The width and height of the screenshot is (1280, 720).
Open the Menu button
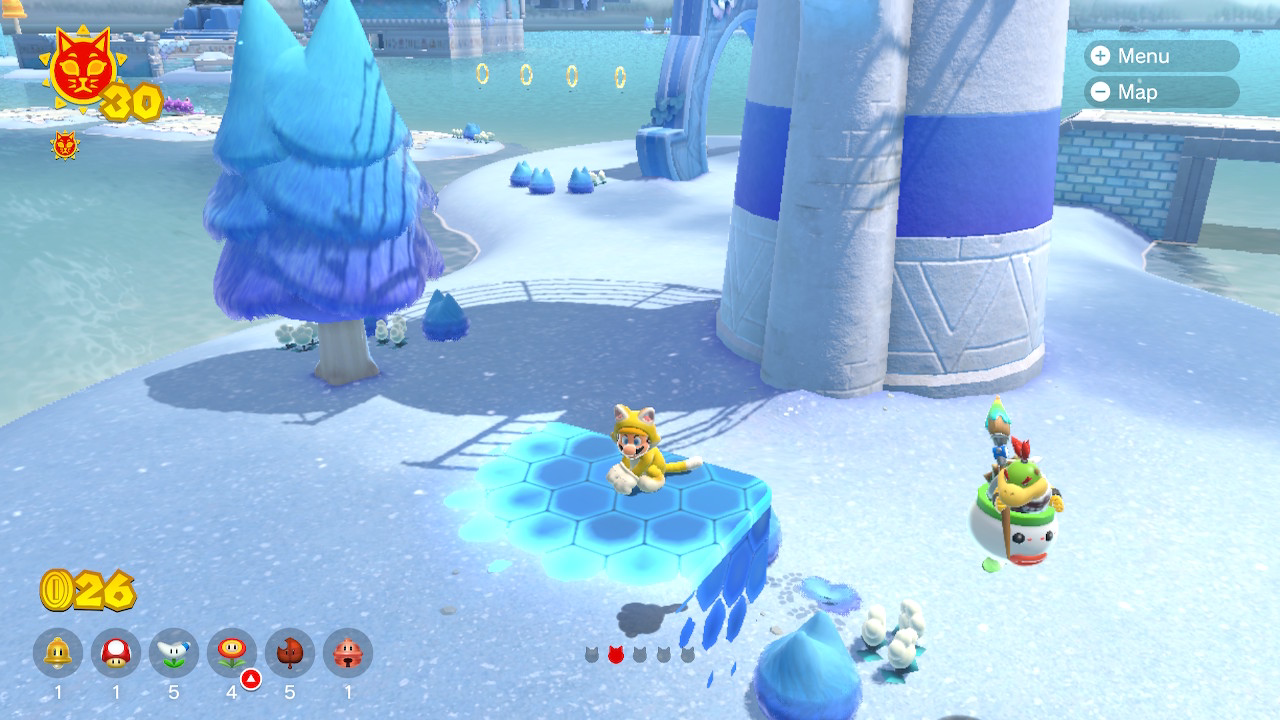click(x=1161, y=56)
